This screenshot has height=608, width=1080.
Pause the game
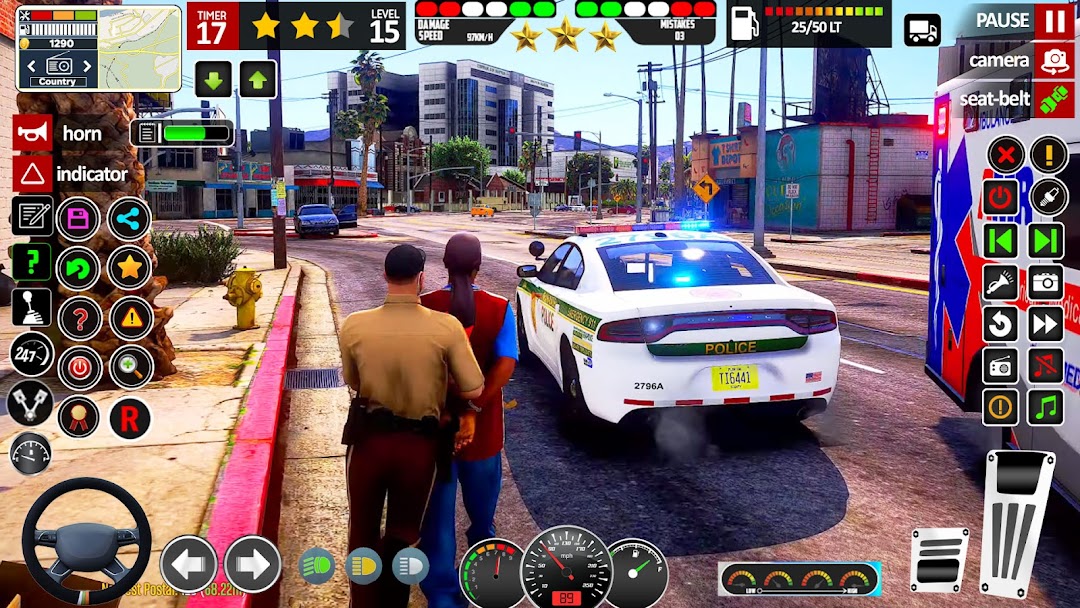click(1054, 20)
